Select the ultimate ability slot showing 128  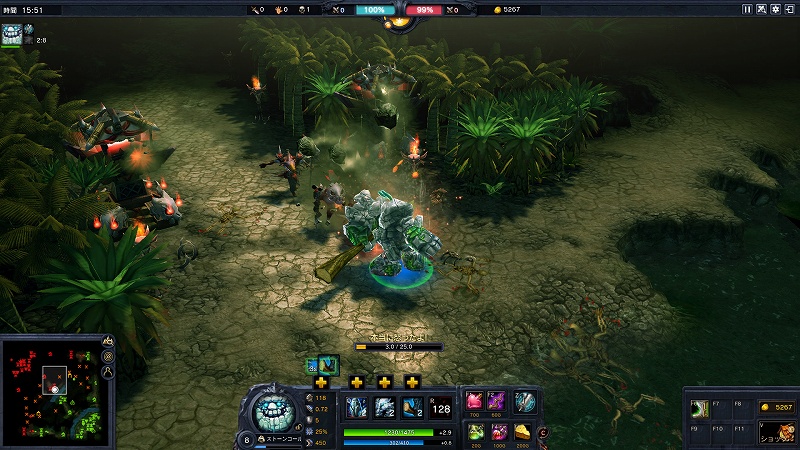tap(440, 407)
